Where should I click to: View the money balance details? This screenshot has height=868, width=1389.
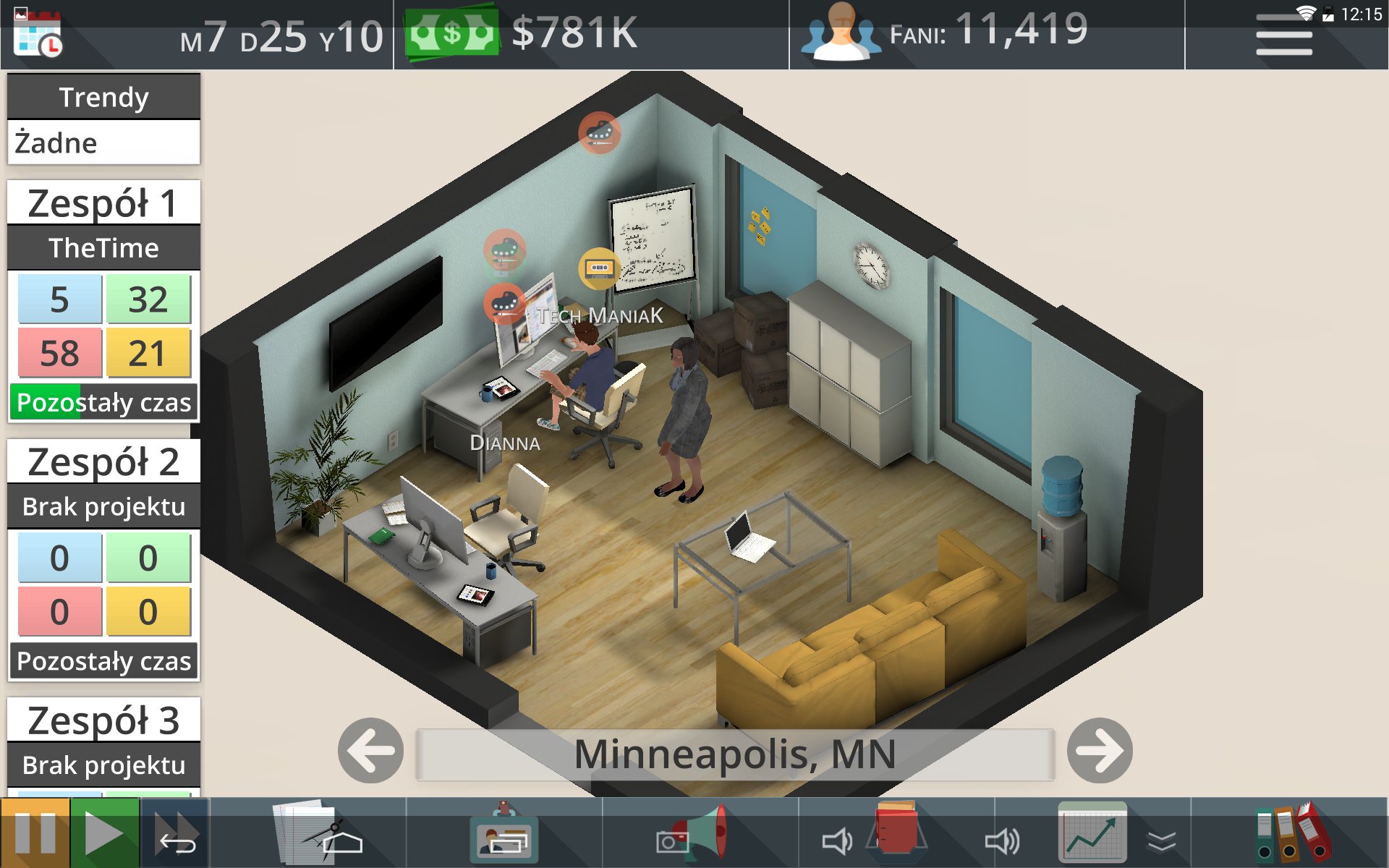(521, 33)
